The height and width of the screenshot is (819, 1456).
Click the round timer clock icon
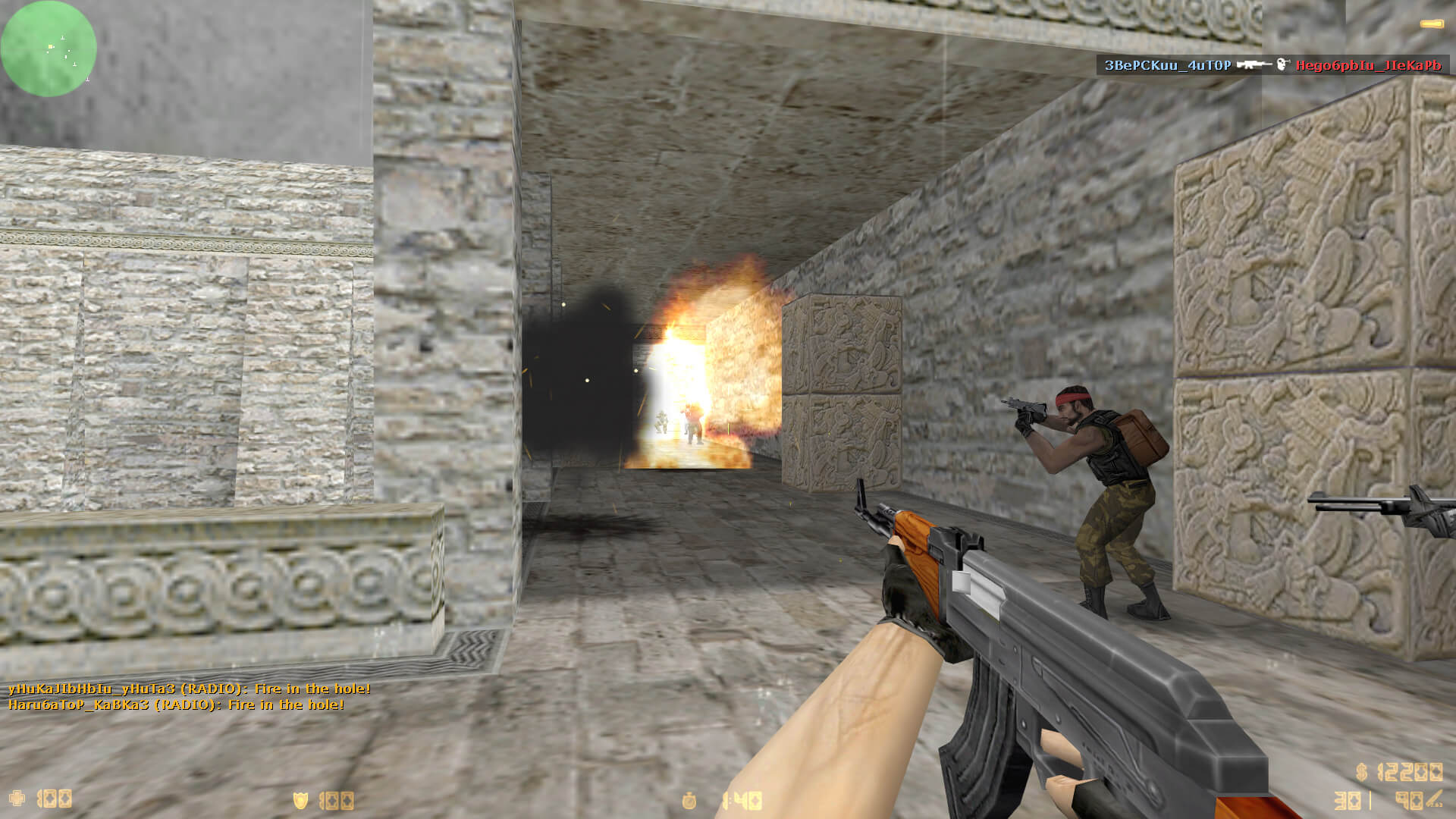(x=689, y=800)
